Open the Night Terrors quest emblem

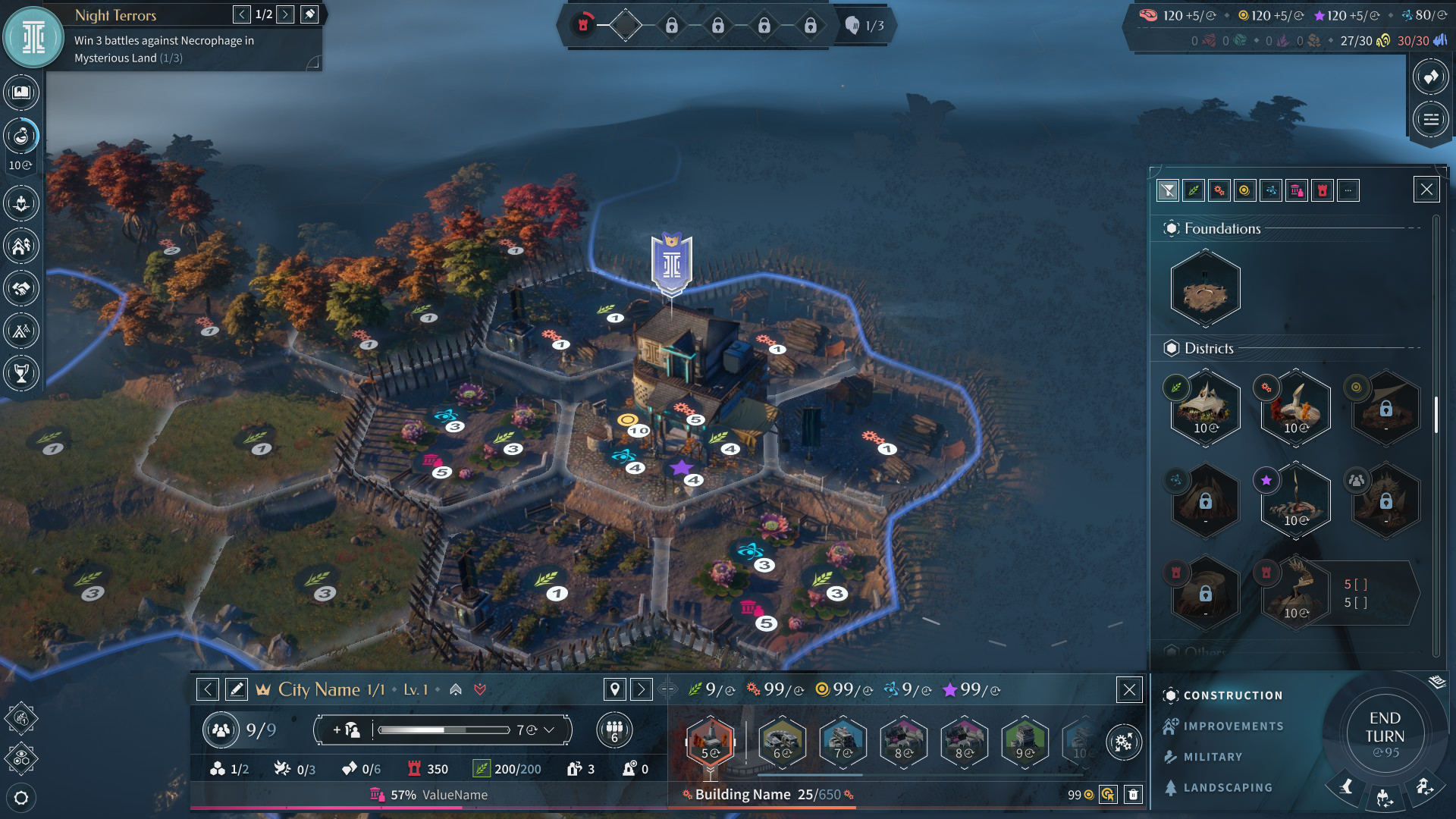coord(33,37)
